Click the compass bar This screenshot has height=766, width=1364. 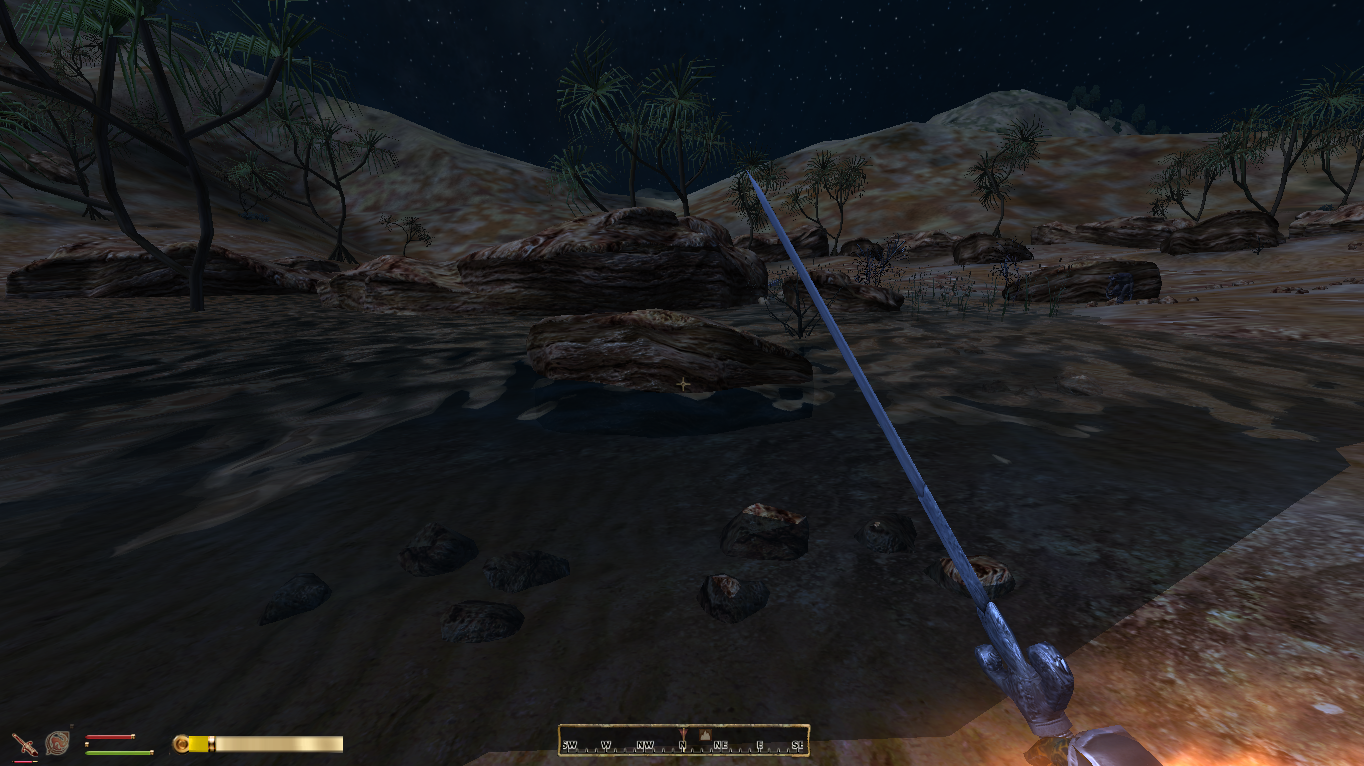683,740
